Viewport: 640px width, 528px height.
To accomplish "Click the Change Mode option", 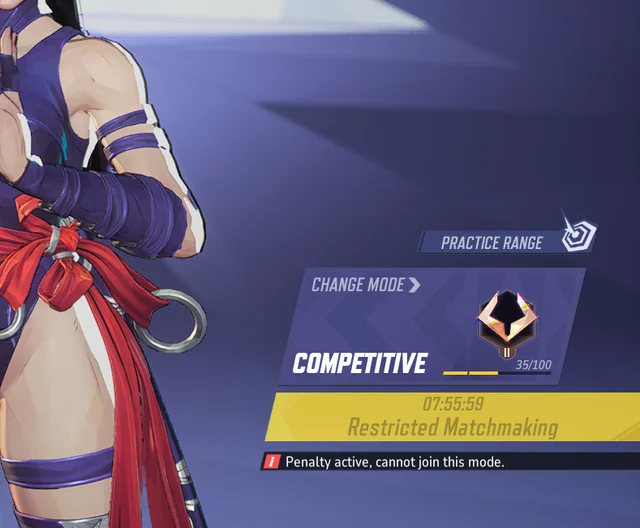I will point(365,285).
